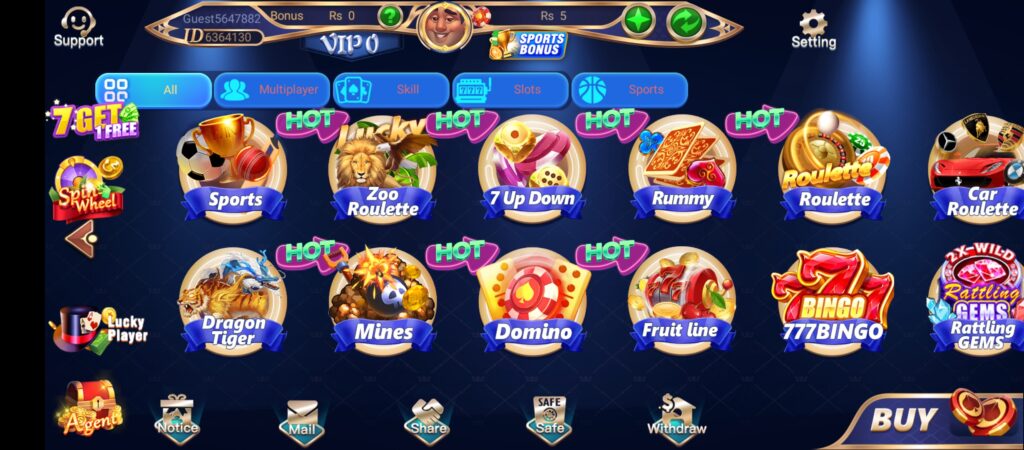
Task: Open the Fruit line slot game
Action: click(x=682, y=302)
